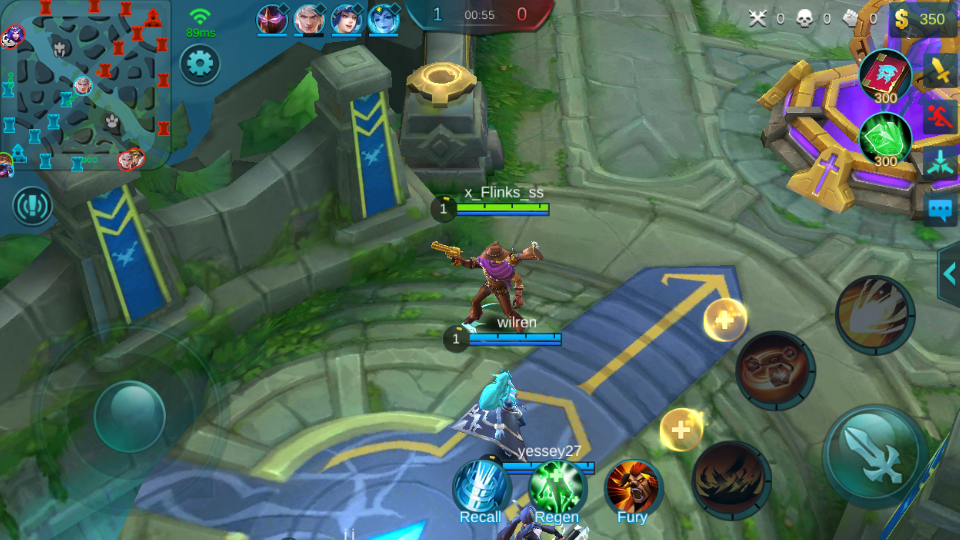The image size is (960, 540).
Task: Buy the recommended red spellbook item
Action: (x=885, y=76)
